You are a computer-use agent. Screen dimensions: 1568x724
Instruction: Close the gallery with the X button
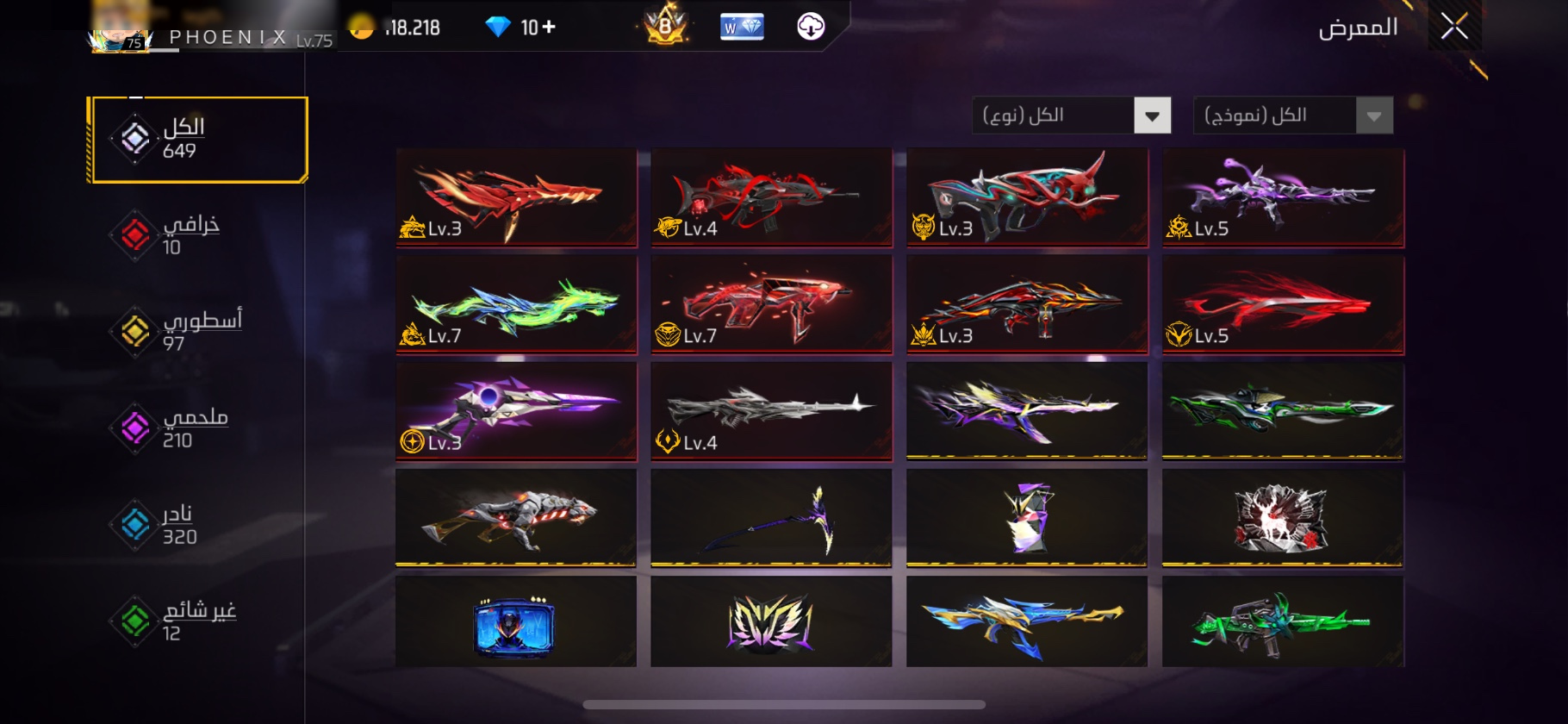[1454, 27]
